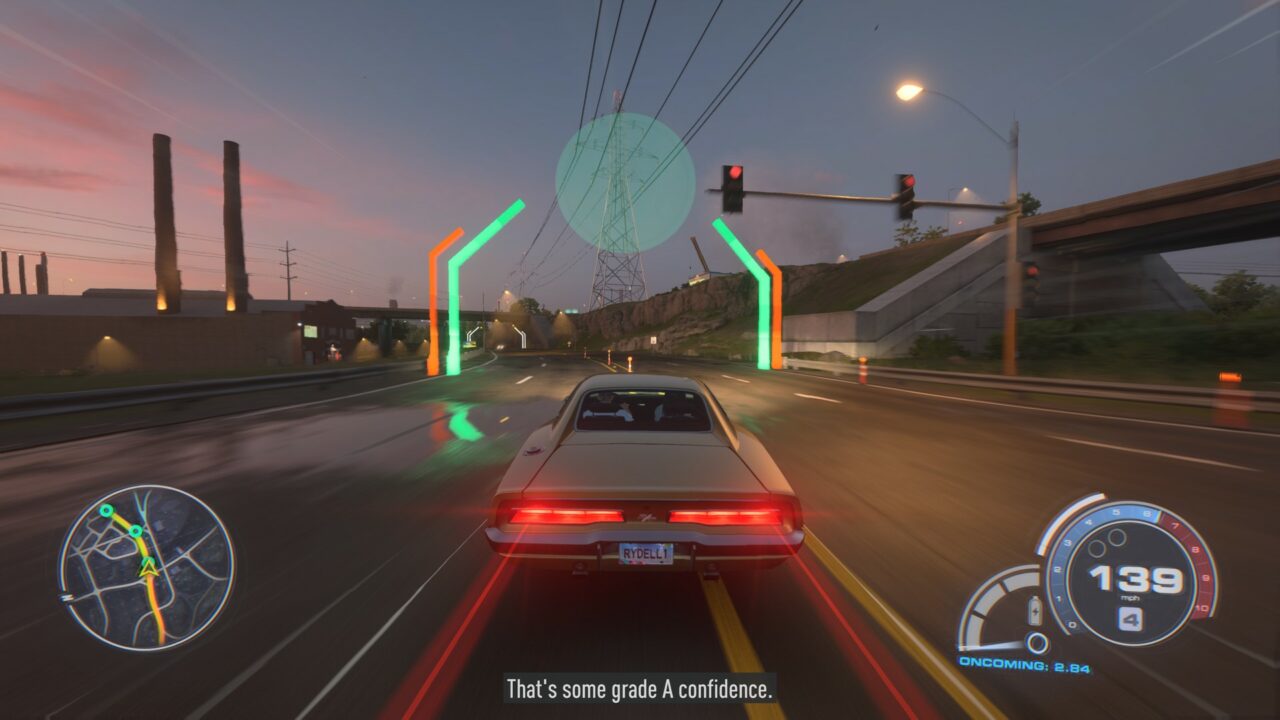Screen dimensions: 1280x720
Task: Select the player arrow marker on the minimap
Action: click(x=149, y=568)
